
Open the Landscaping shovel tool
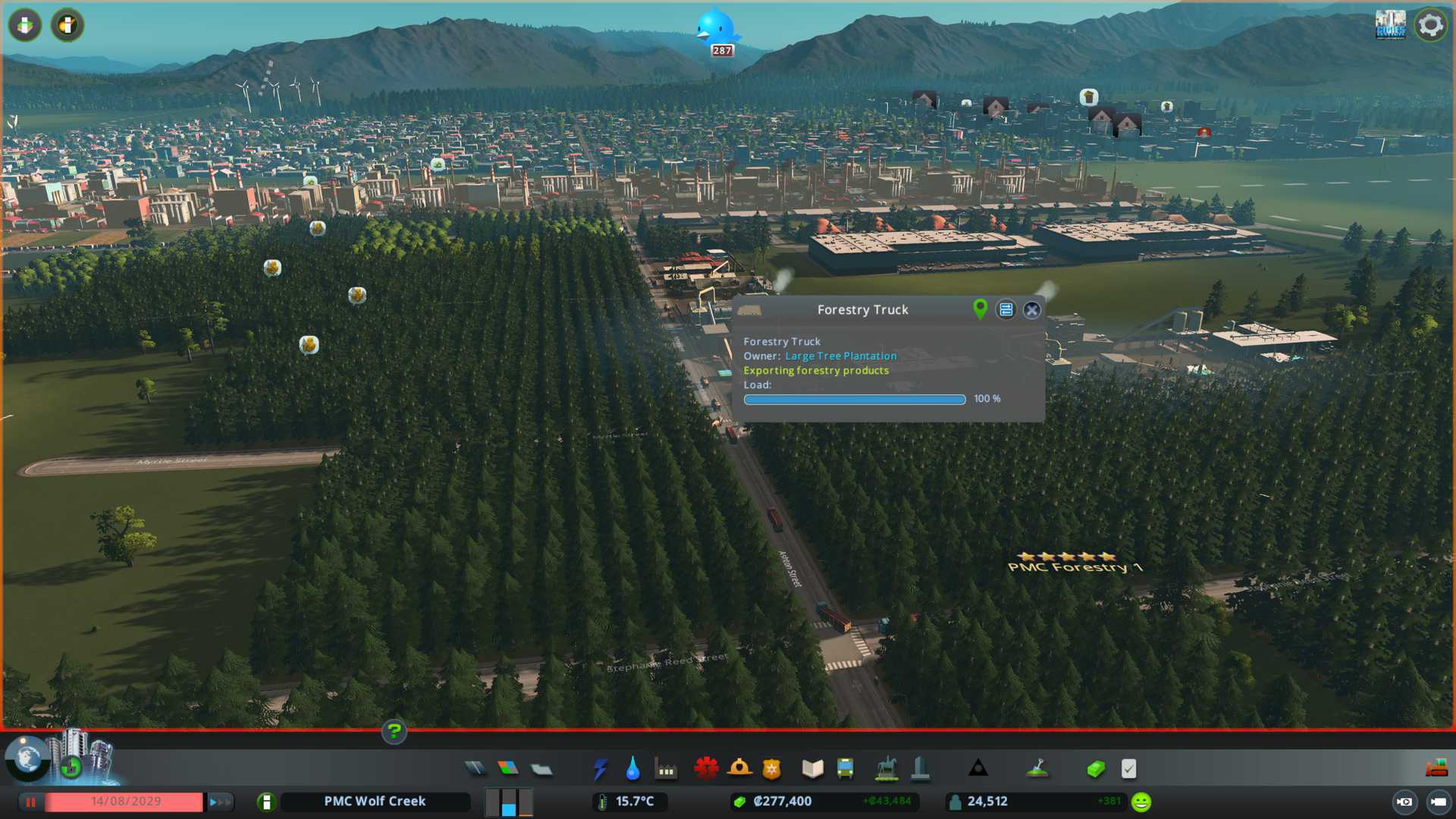coord(1037,769)
